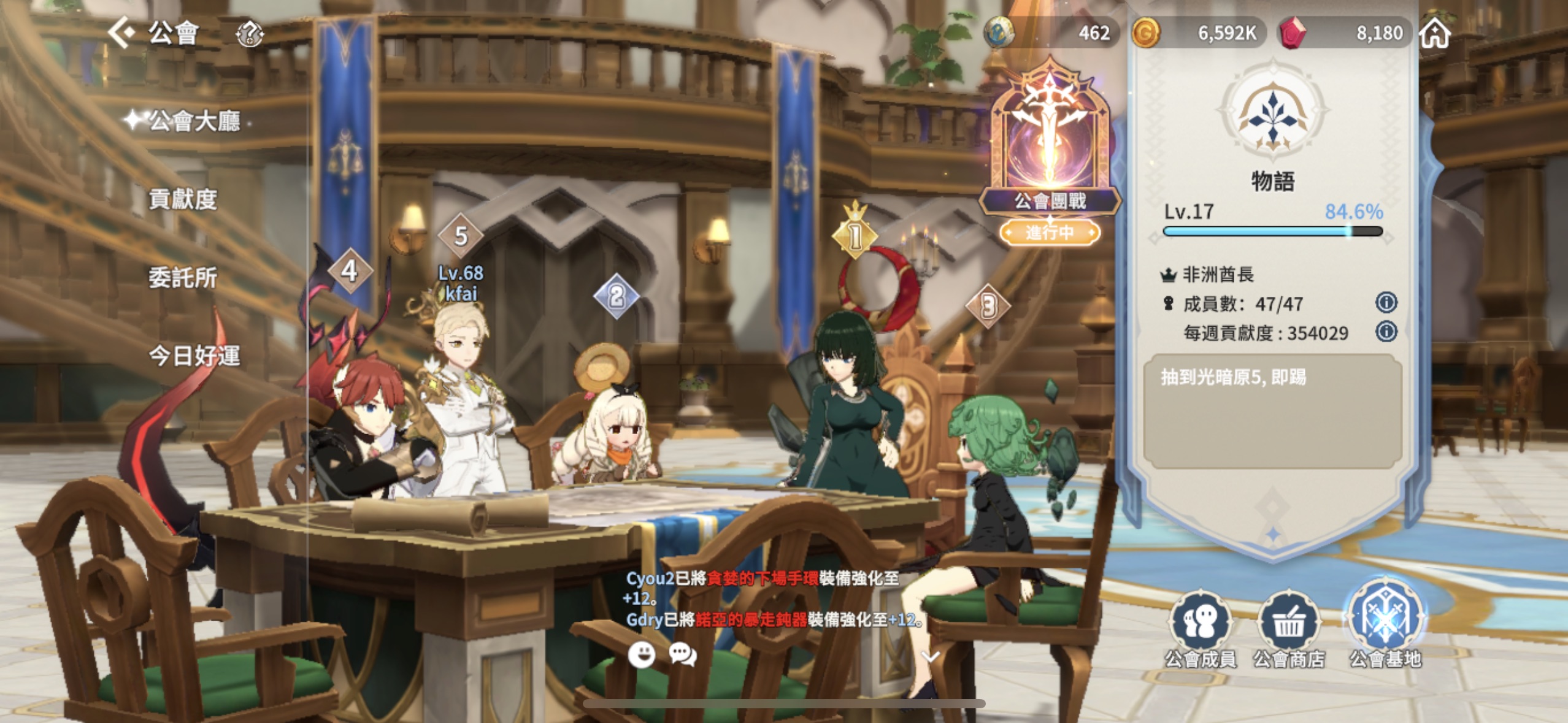Open the 貢獻度 contribution menu
The image size is (1568, 723).
tap(183, 199)
